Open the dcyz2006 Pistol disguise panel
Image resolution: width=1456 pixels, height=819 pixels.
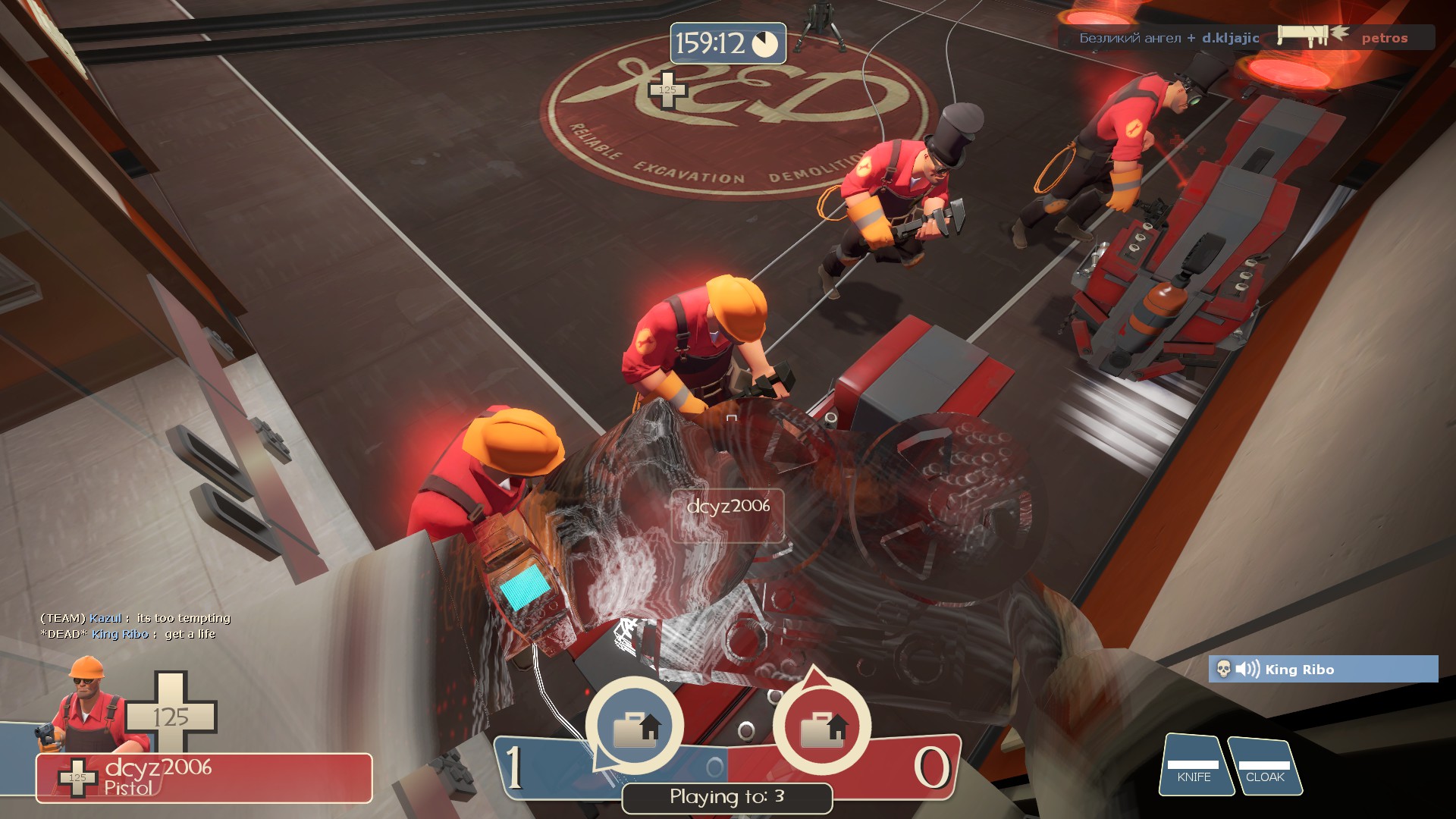point(204,777)
